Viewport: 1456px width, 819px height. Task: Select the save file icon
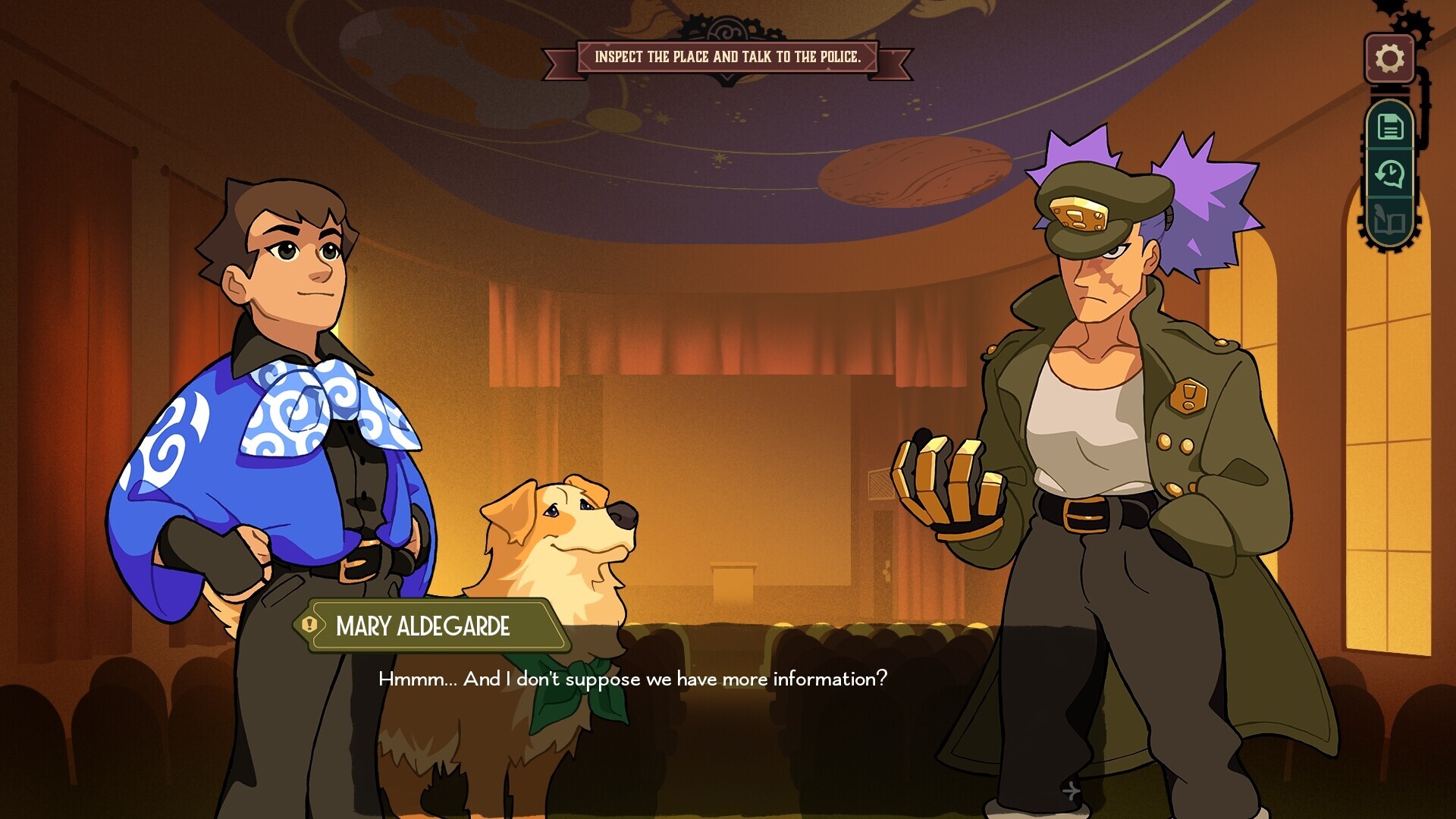[1390, 126]
